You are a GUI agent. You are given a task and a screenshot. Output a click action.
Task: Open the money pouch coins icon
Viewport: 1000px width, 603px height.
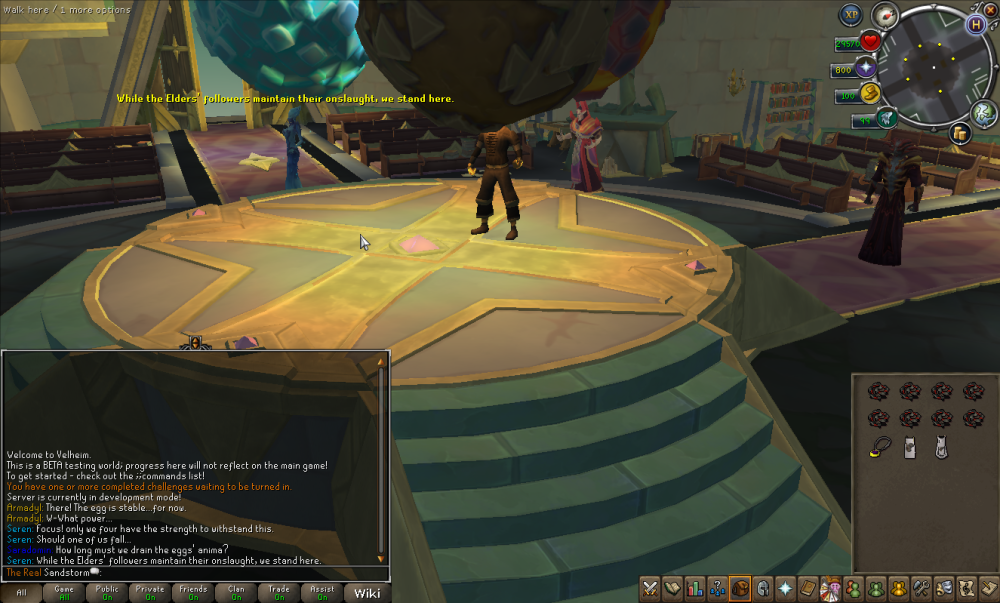pyautogui.click(x=958, y=133)
